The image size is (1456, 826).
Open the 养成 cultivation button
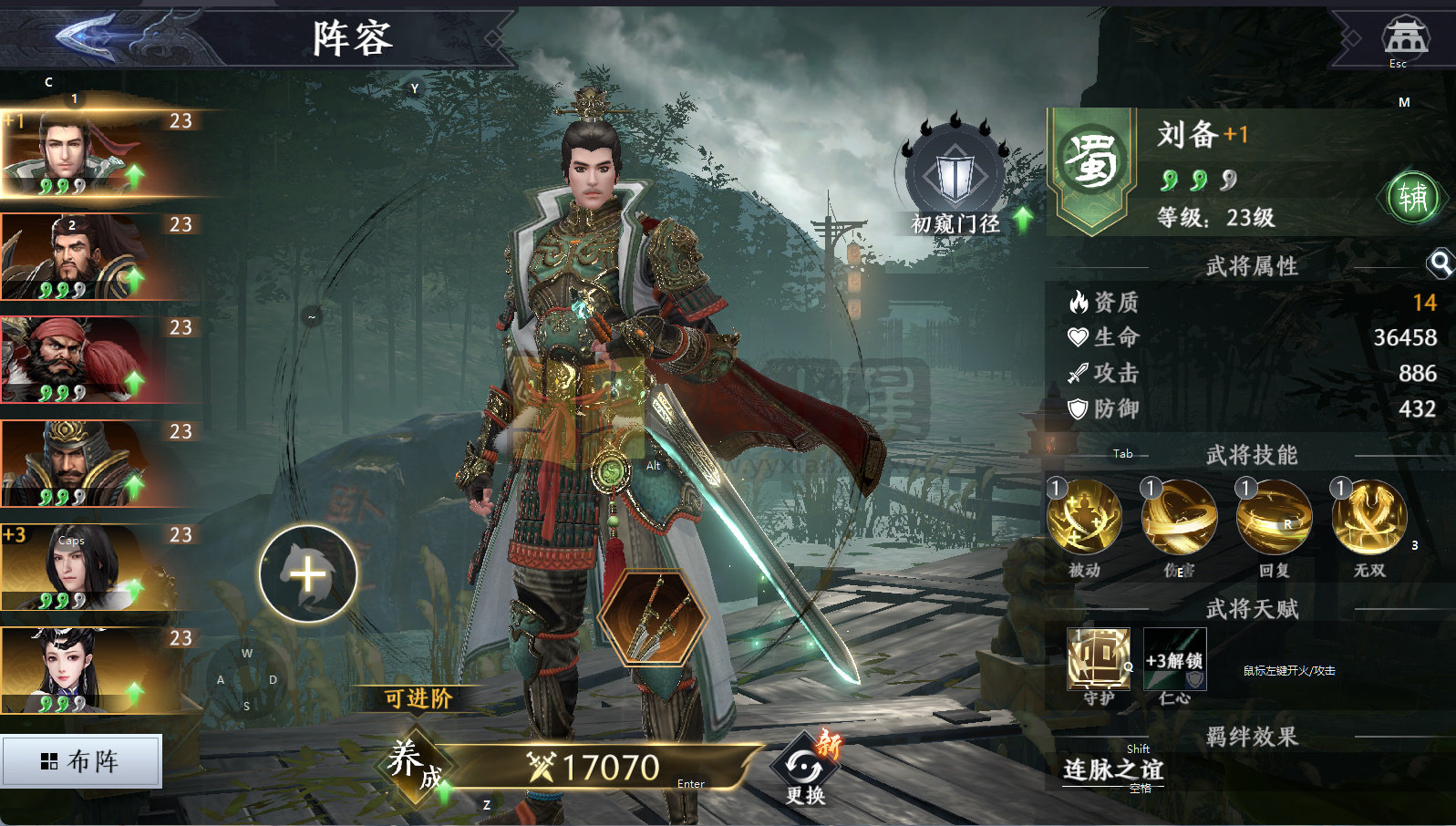415,765
